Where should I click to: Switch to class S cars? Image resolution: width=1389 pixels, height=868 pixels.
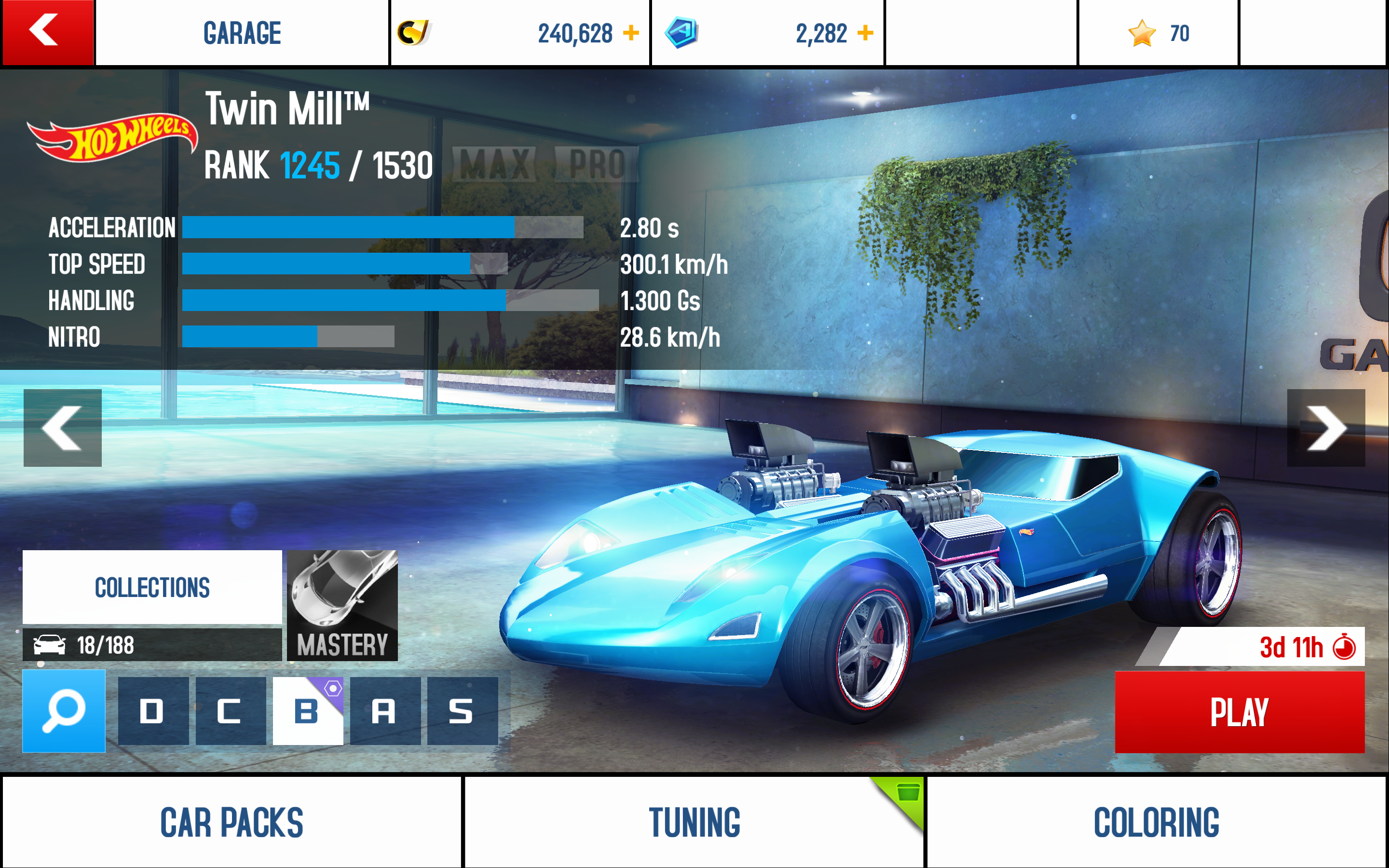[x=462, y=711]
